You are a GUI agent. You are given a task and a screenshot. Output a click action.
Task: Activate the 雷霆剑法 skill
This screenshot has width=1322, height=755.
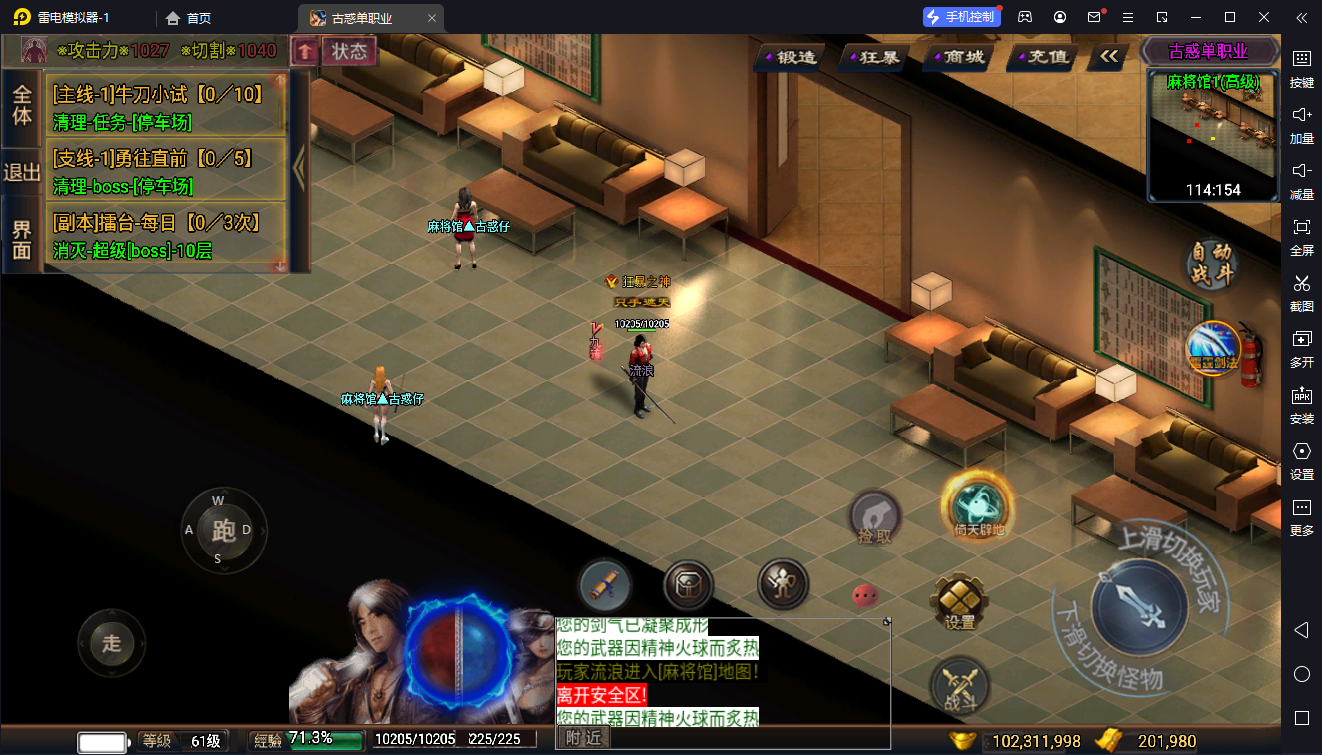(1212, 349)
